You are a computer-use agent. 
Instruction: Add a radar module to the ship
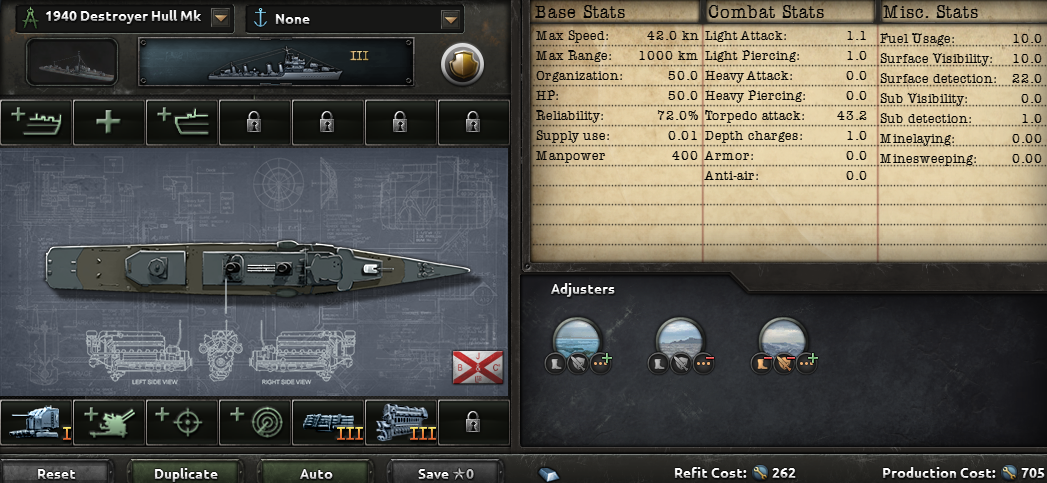pyautogui.click(x=255, y=423)
